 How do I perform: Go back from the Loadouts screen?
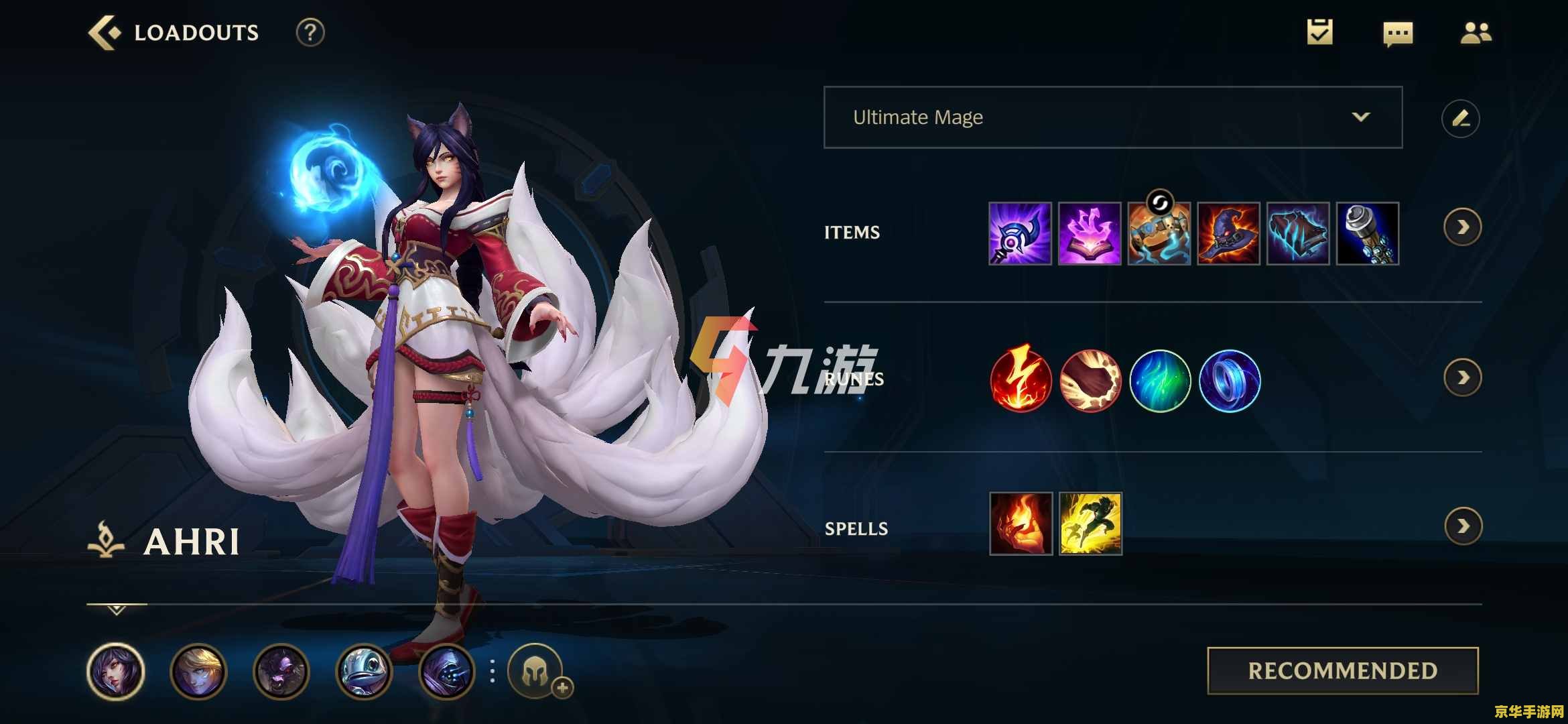point(105,33)
